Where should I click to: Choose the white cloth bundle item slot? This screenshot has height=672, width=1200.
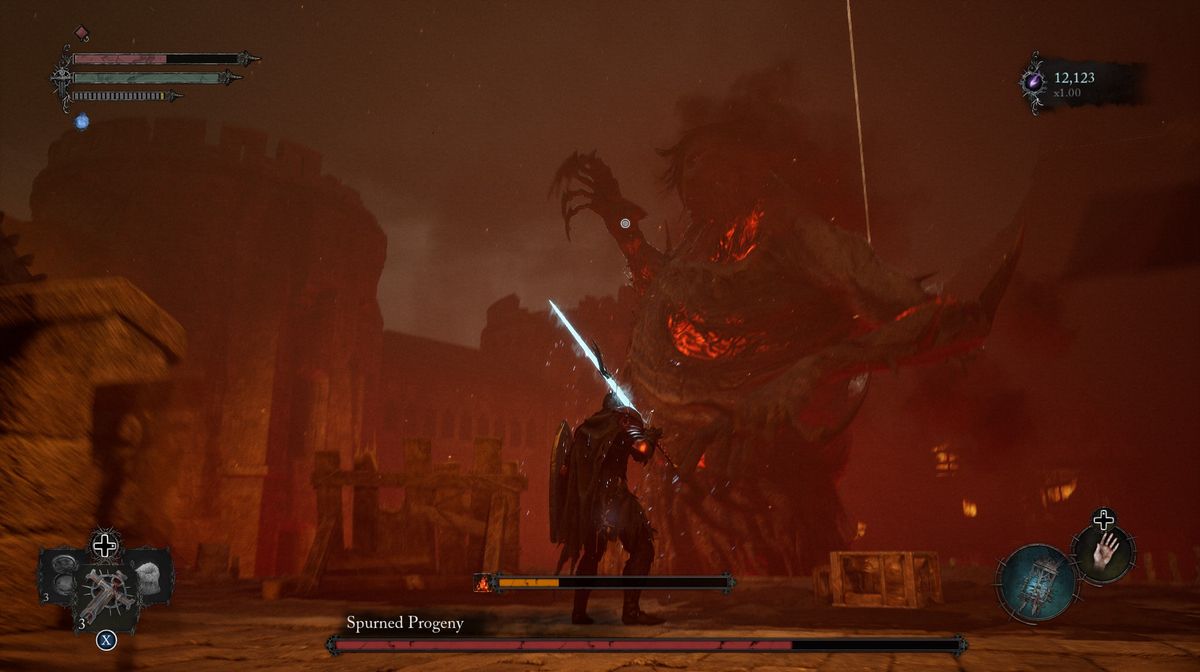click(150, 574)
